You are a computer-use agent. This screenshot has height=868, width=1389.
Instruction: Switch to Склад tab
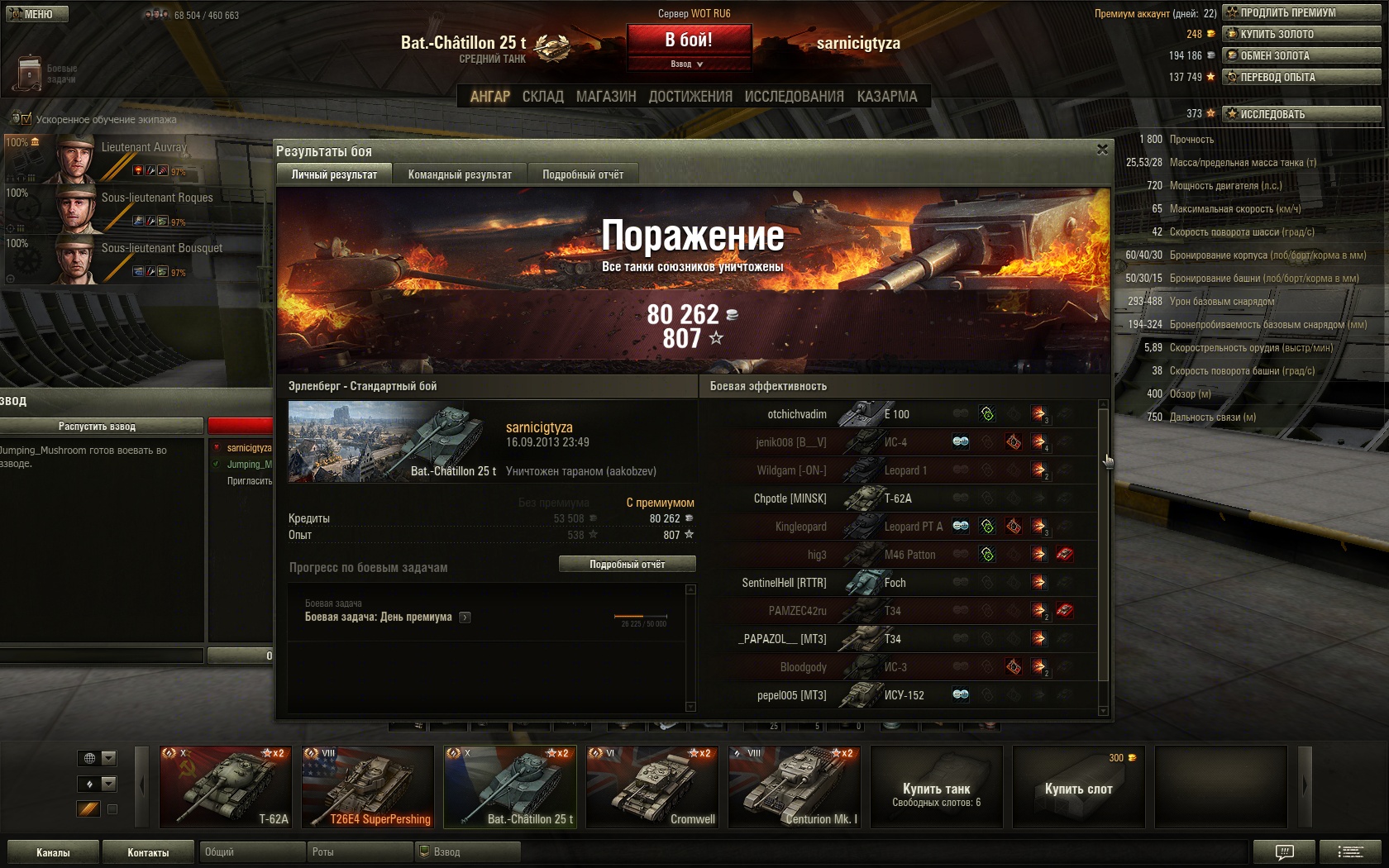coord(542,97)
